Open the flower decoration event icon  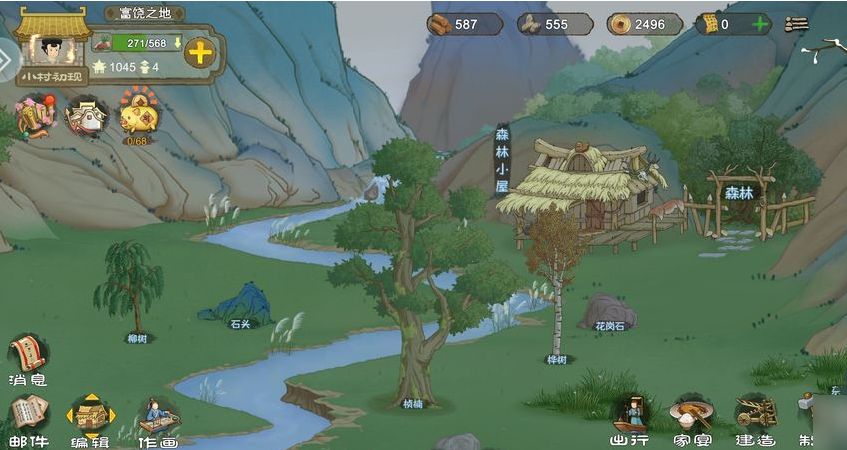click(x=34, y=116)
